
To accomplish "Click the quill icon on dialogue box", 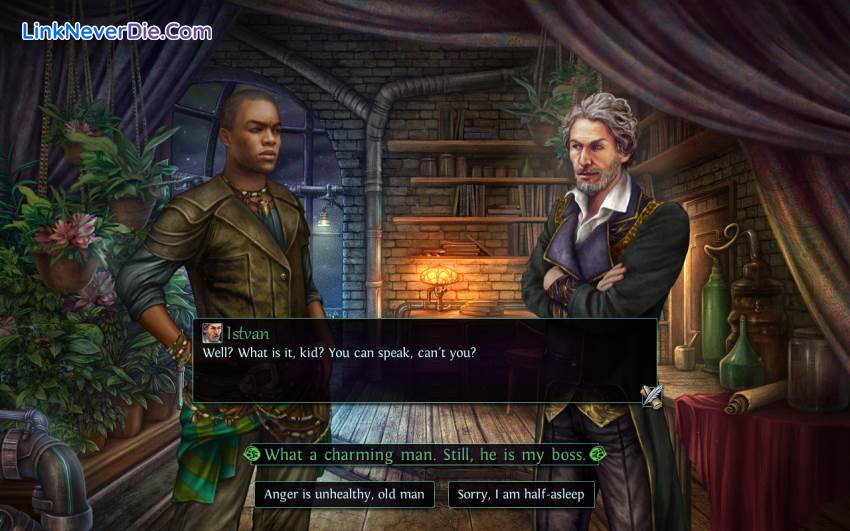I will [x=652, y=395].
